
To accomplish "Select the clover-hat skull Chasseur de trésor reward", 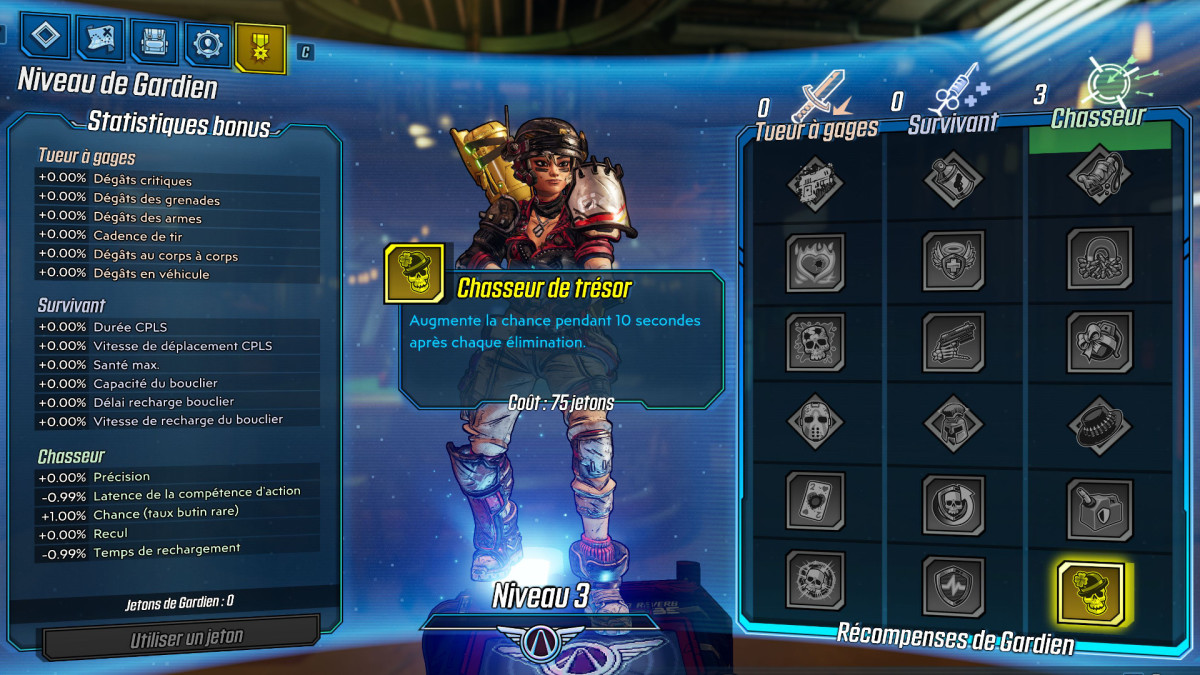I will tap(1091, 594).
